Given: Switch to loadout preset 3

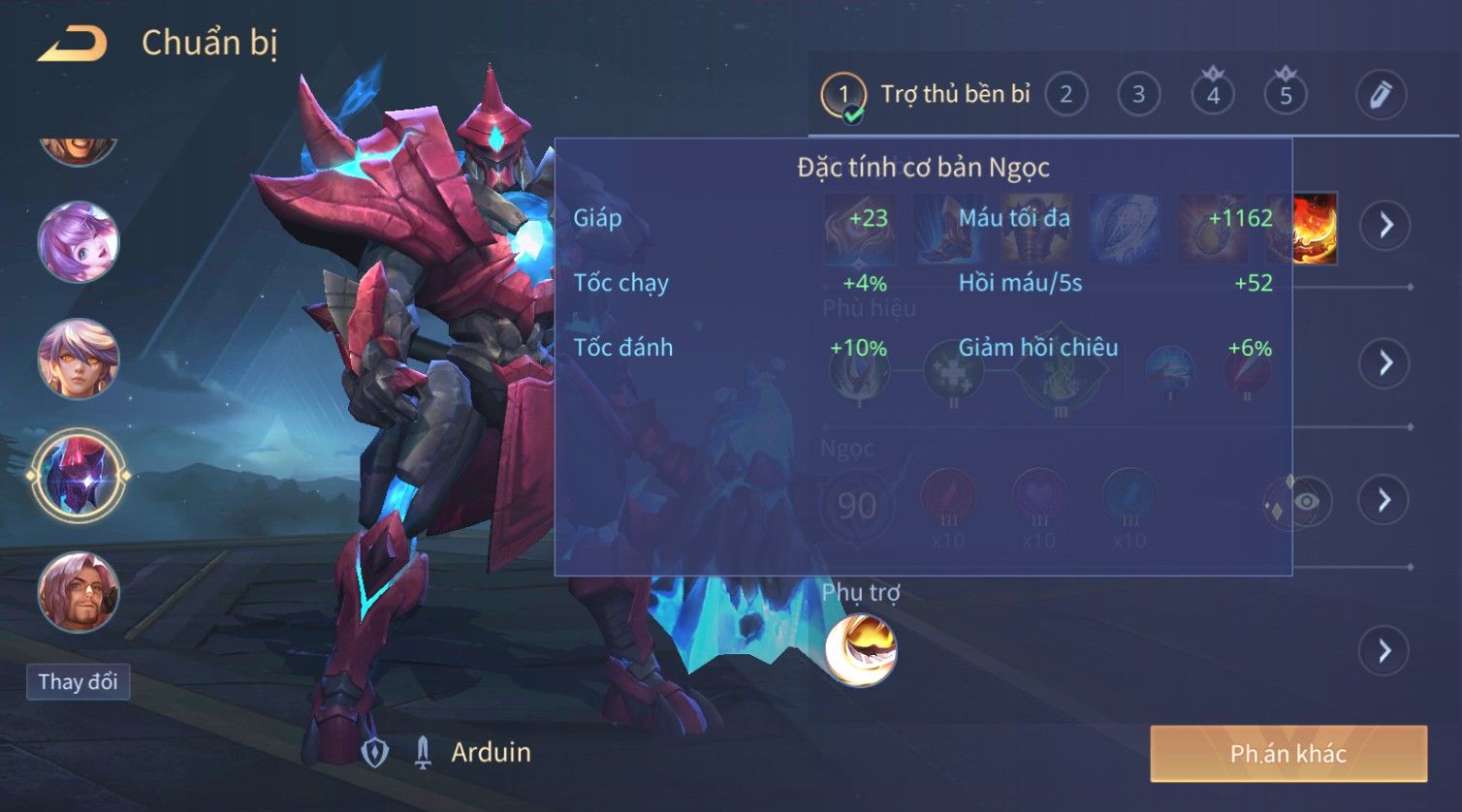Looking at the screenshot, I should click(1138, 95).
